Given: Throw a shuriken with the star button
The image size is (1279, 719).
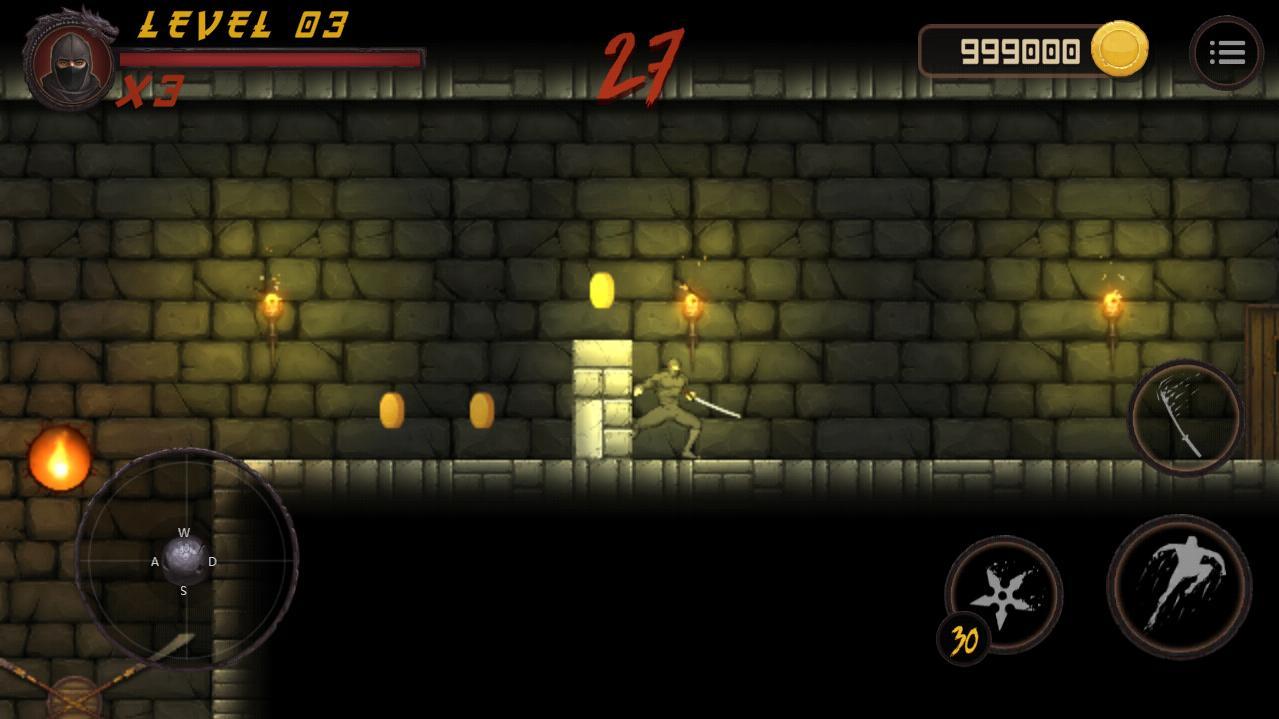Looking at the screenshot, I should click(x=1004, y=593).
